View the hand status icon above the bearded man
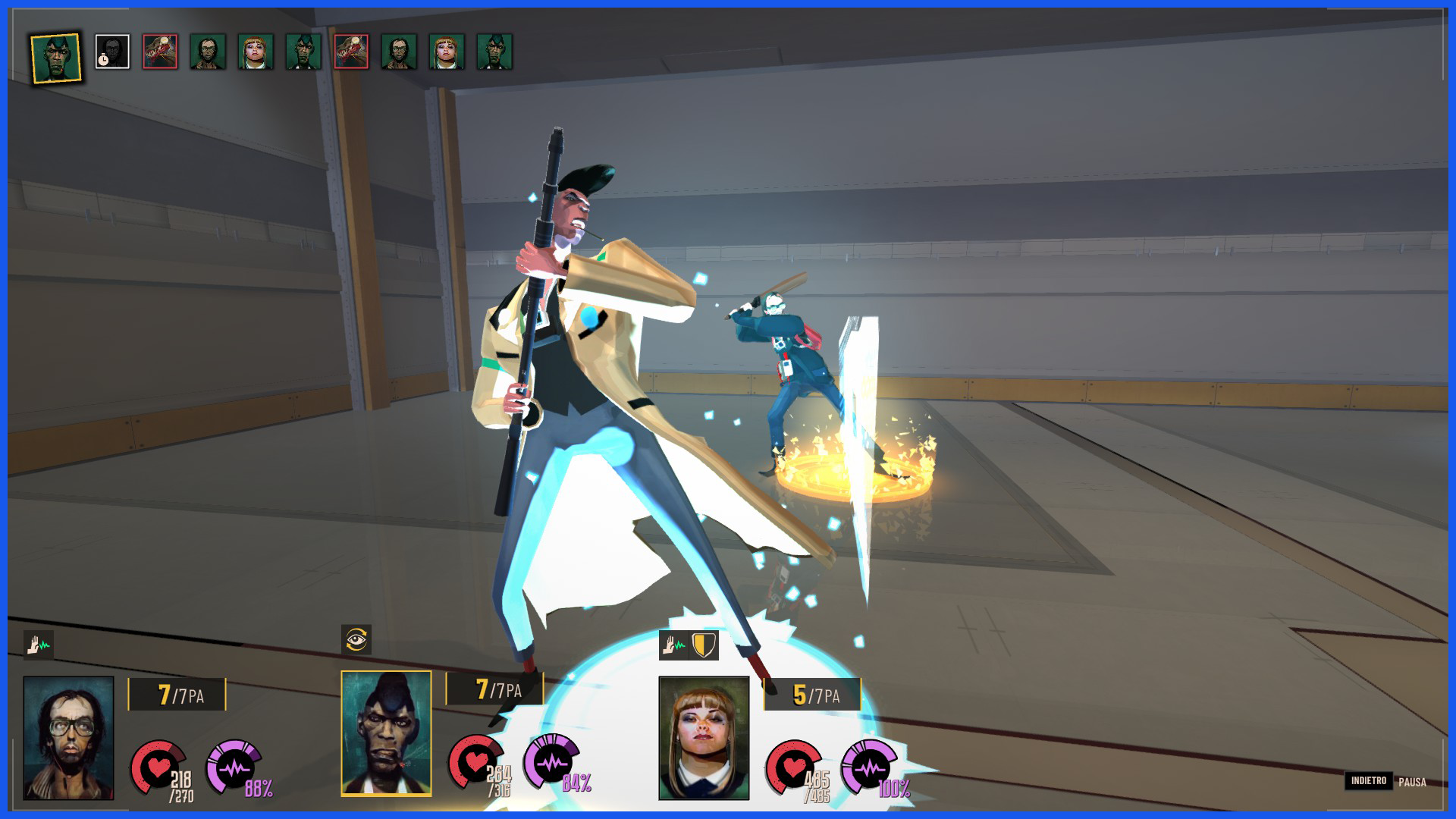 38,645
